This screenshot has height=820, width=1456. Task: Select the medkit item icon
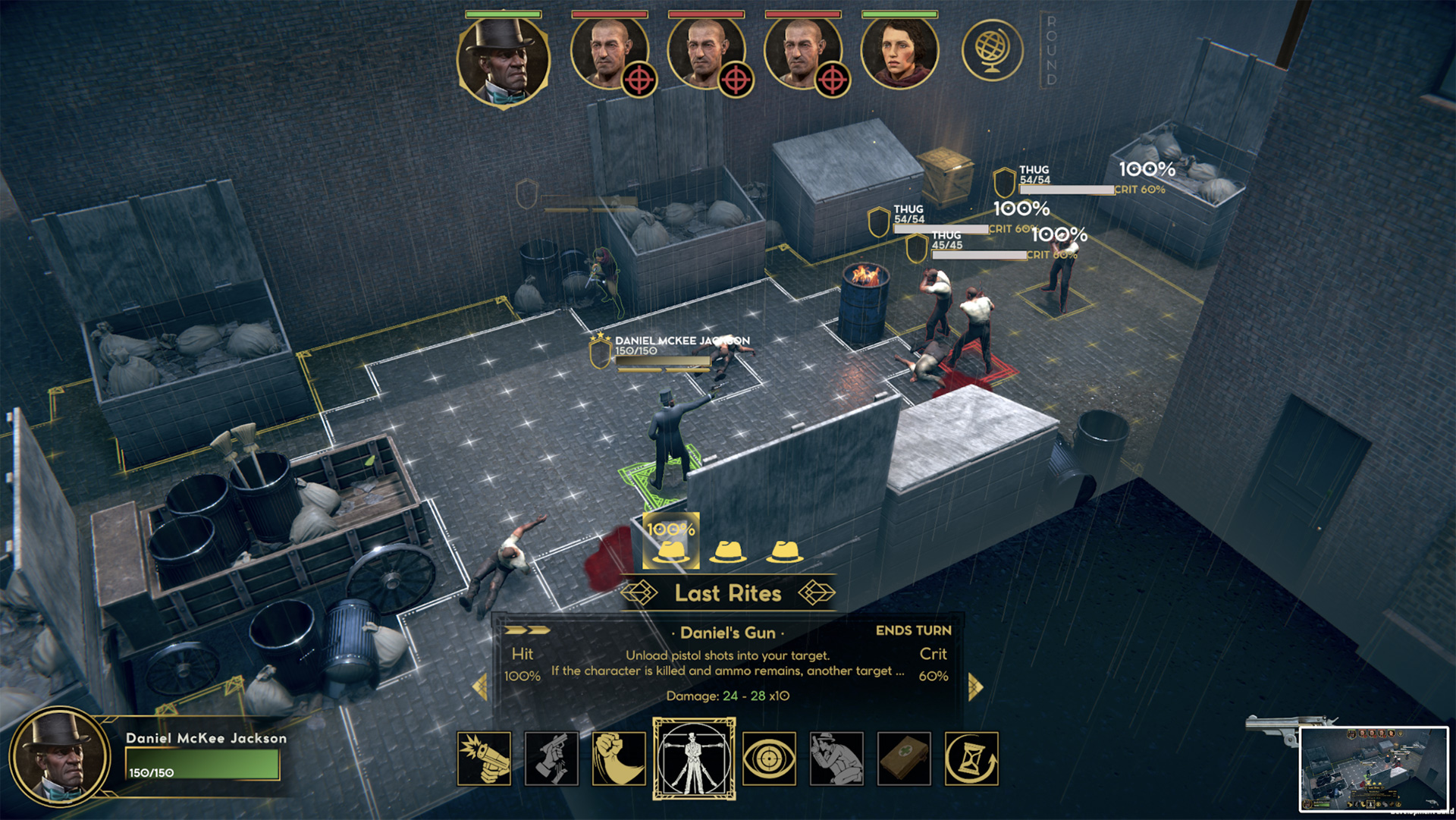(x=903, y=758)
